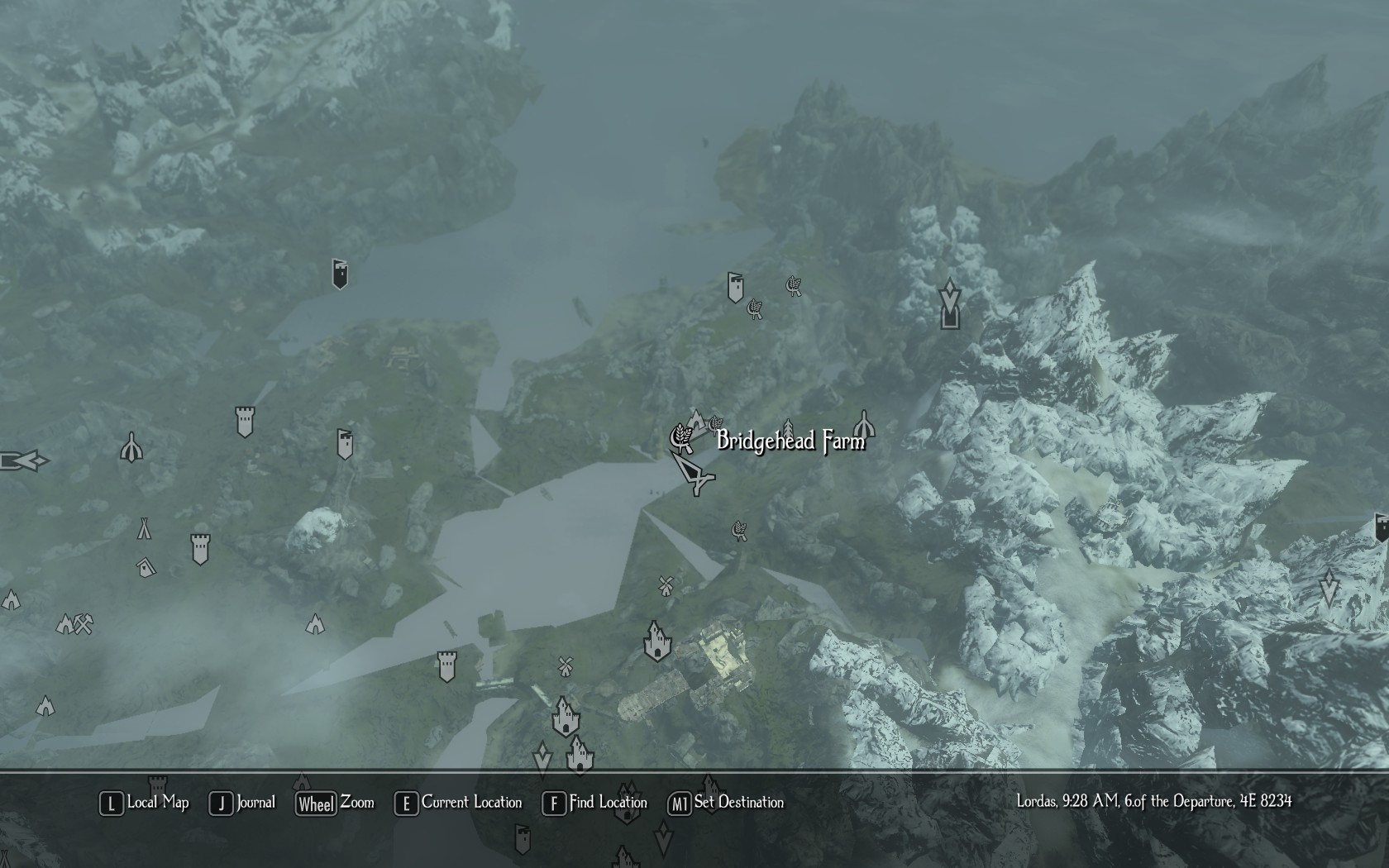Select the small shack map marker
This screenshot has width=1389, height=868.
click(x=146, y=567)
